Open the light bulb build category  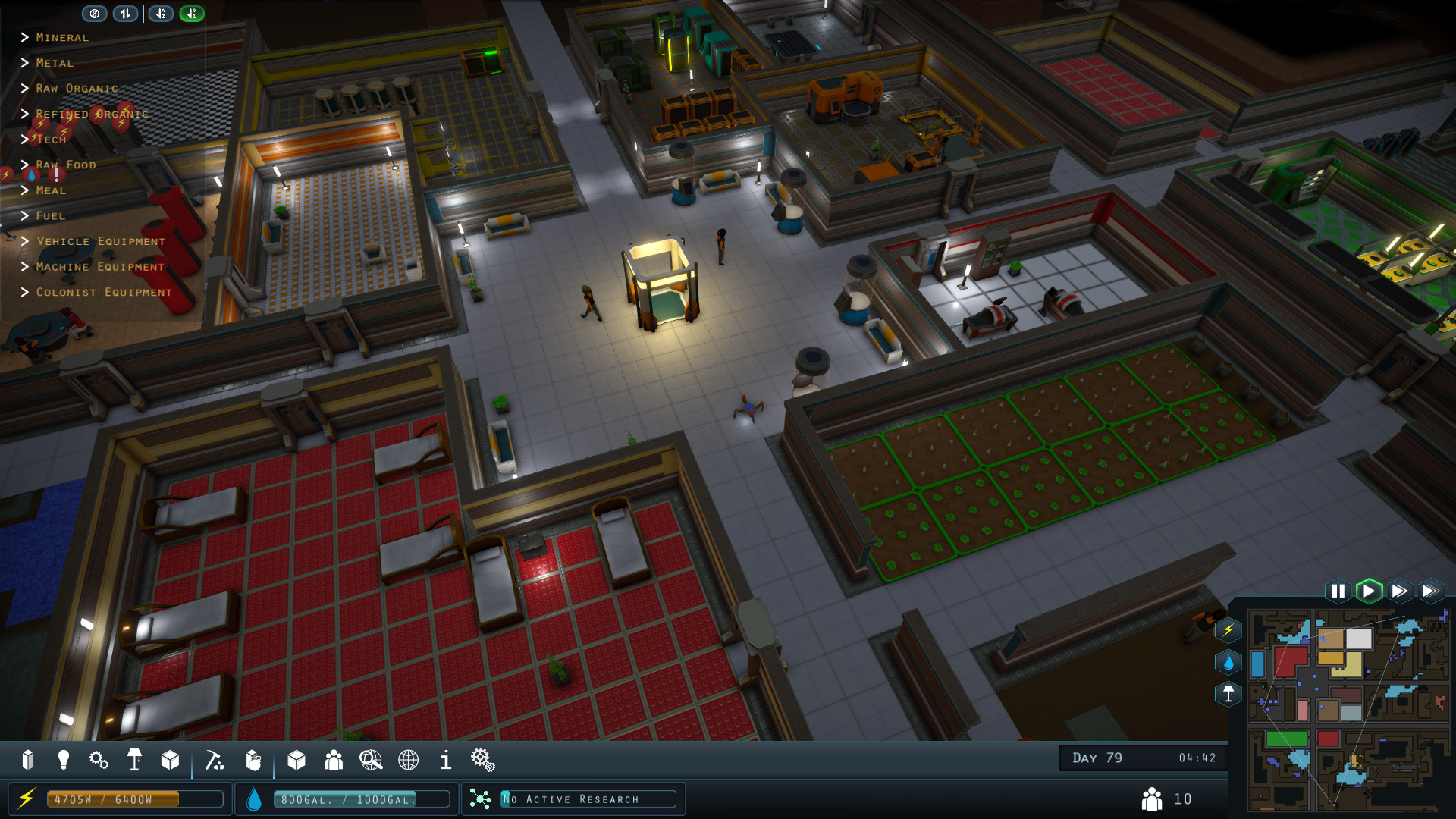tap(64, 760)
